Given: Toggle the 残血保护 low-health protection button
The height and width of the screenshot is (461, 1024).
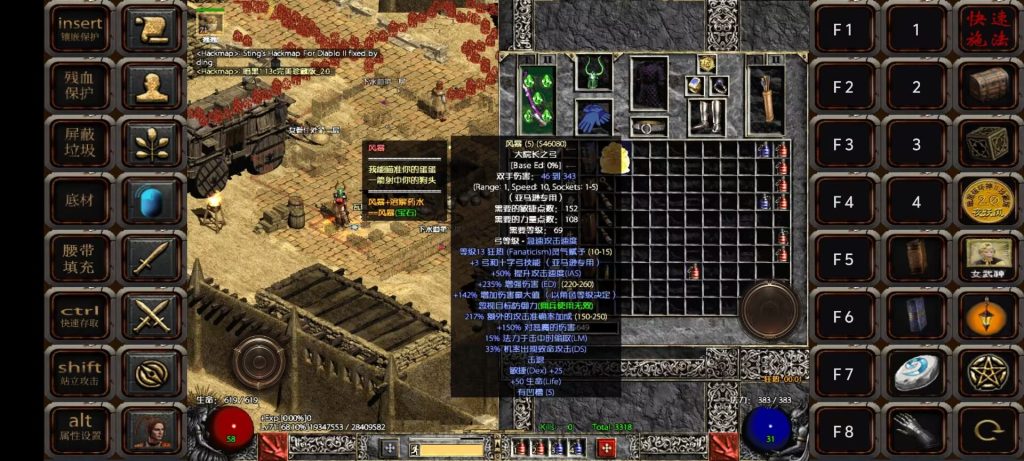Looking at the screenshot, I should click(x=79, y=85).
